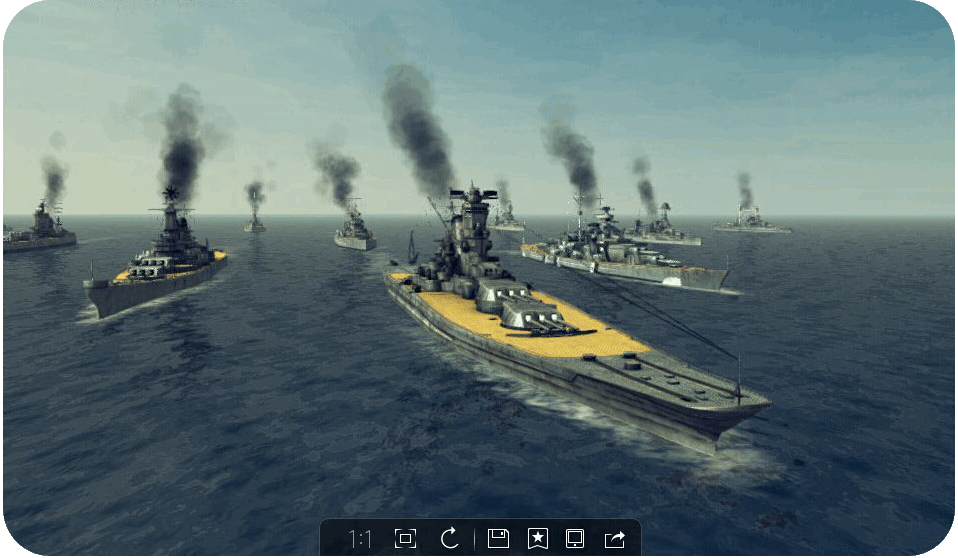This screenshot has width=958, height=558.
Task: Click the 1:1 actual size button
Action: coord(360,539)
